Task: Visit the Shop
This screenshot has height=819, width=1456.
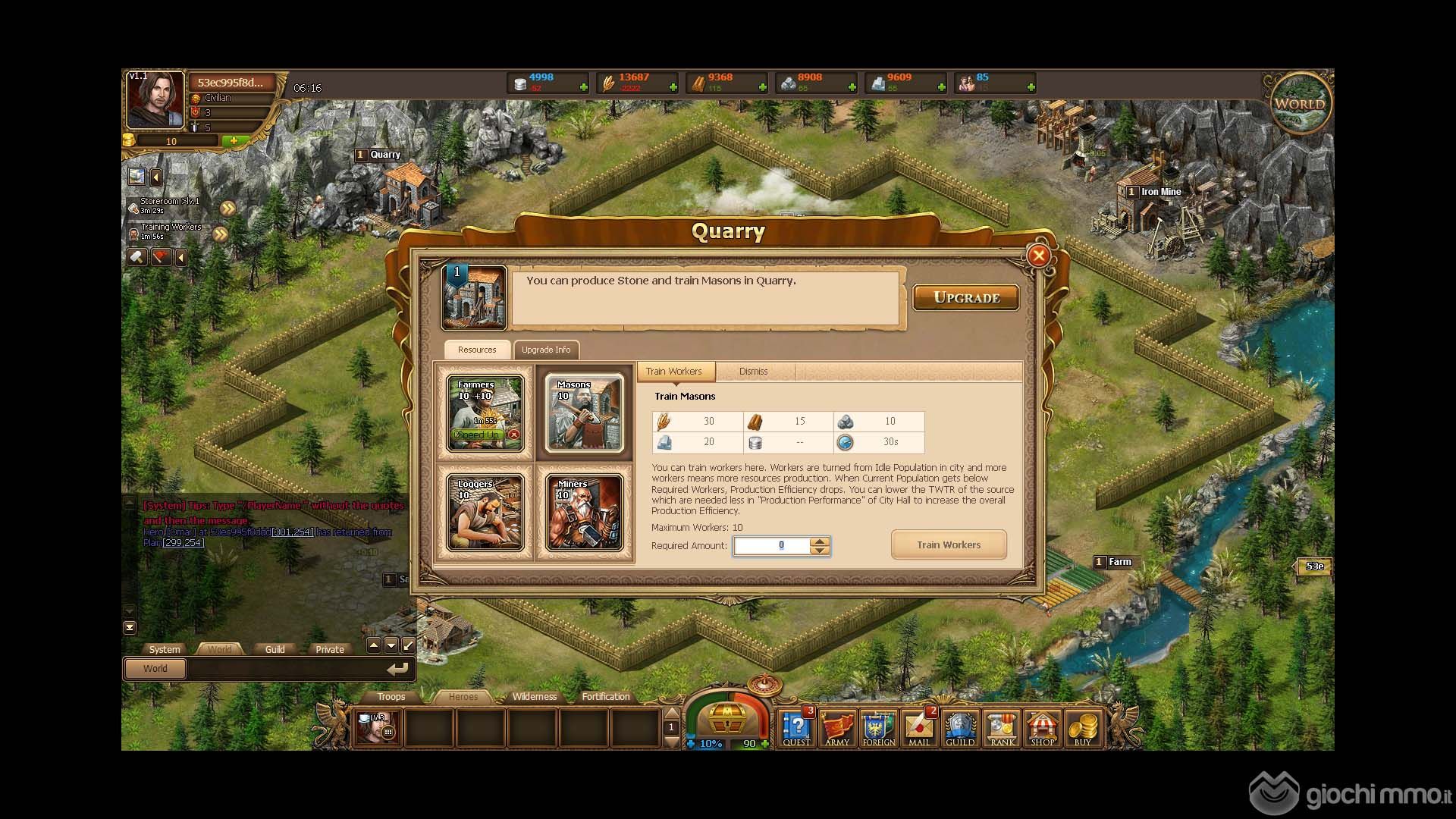Action: tap(1042, 728)
